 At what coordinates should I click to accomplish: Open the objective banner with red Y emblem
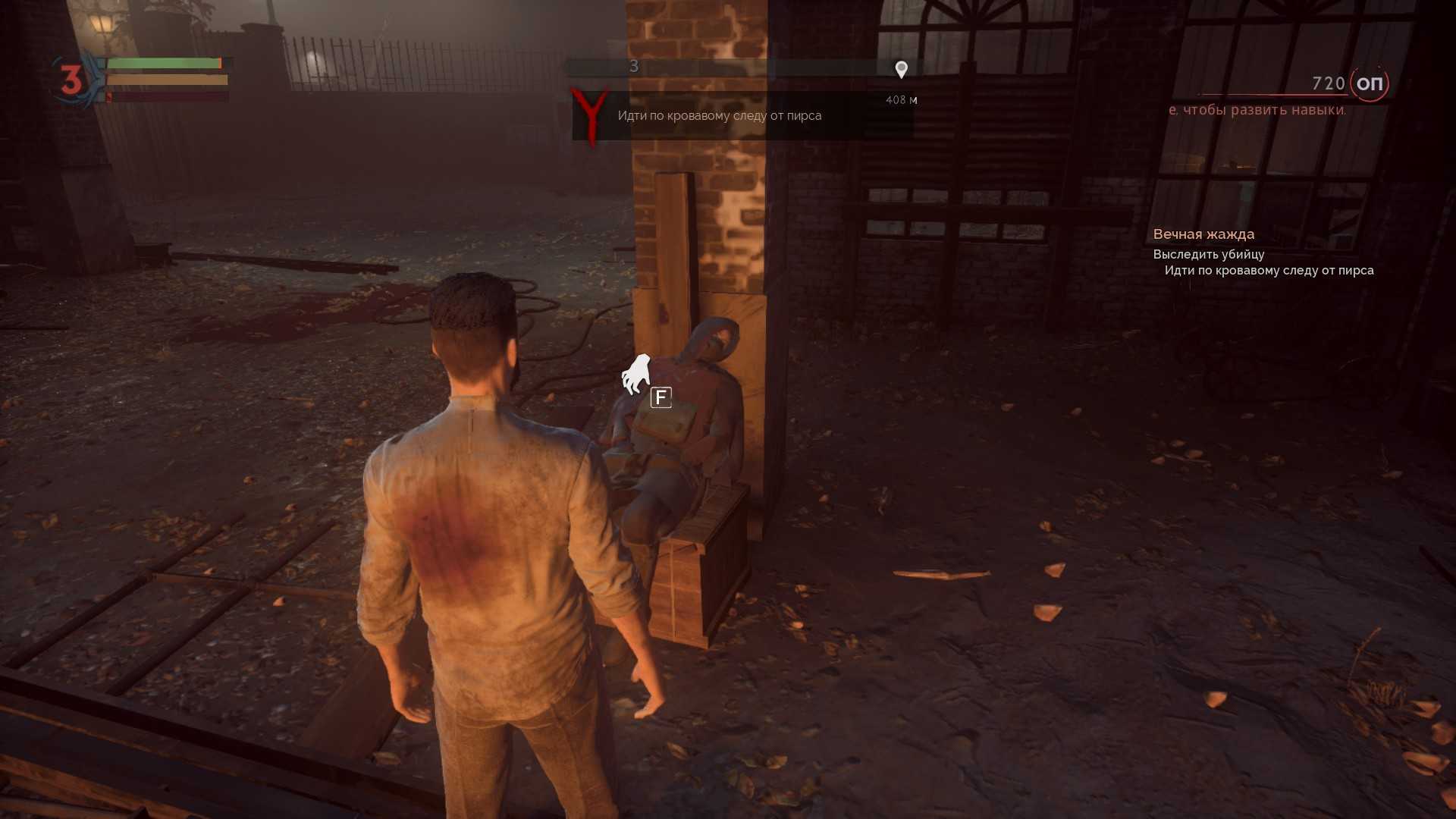(x=742, y=116)
